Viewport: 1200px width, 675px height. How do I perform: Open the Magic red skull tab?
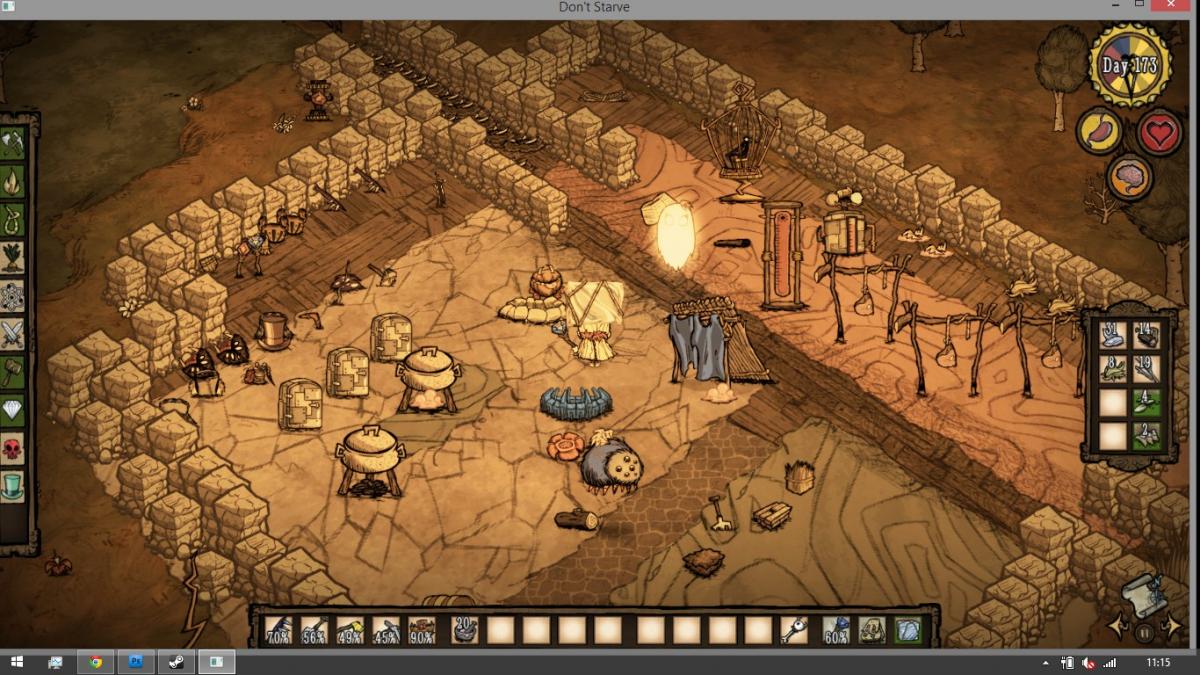pos(13,447)
